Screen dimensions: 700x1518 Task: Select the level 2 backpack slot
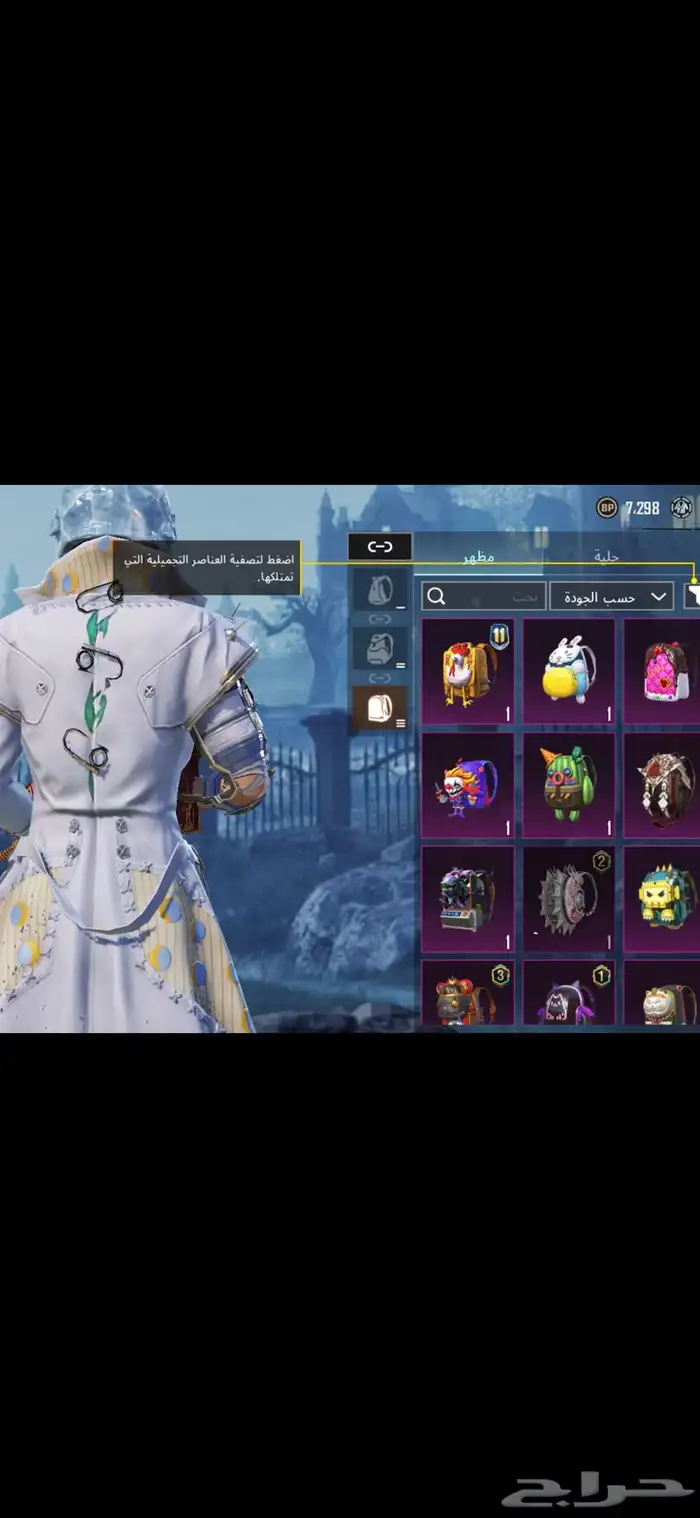380,649
